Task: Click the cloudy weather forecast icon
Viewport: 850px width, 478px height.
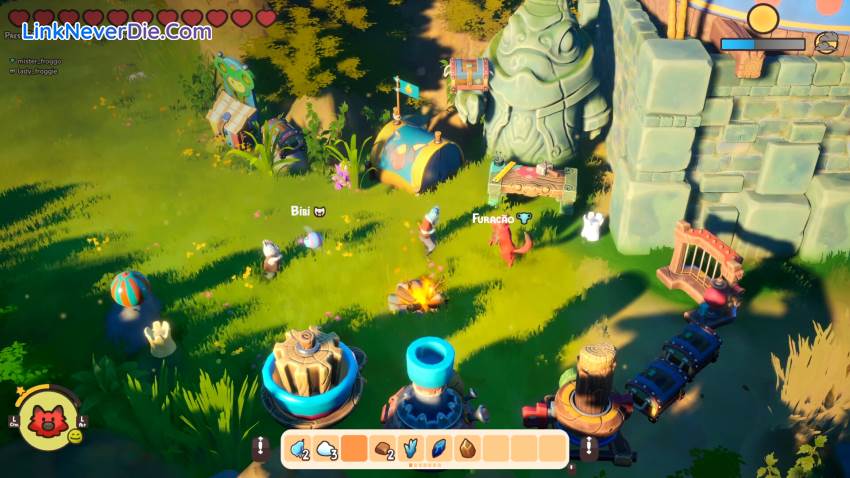Action: [x=825, y=43]
